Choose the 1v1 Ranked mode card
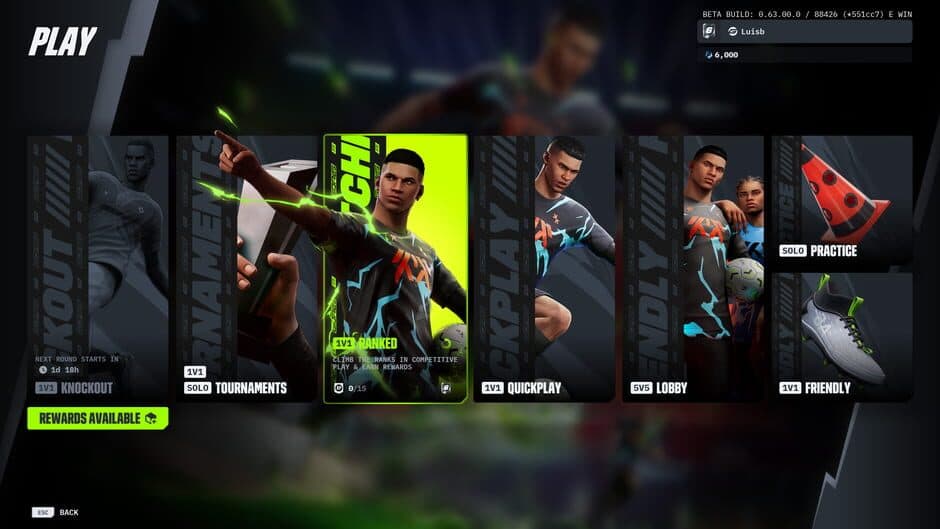The image size is (940, 529). tap(395, 268)
